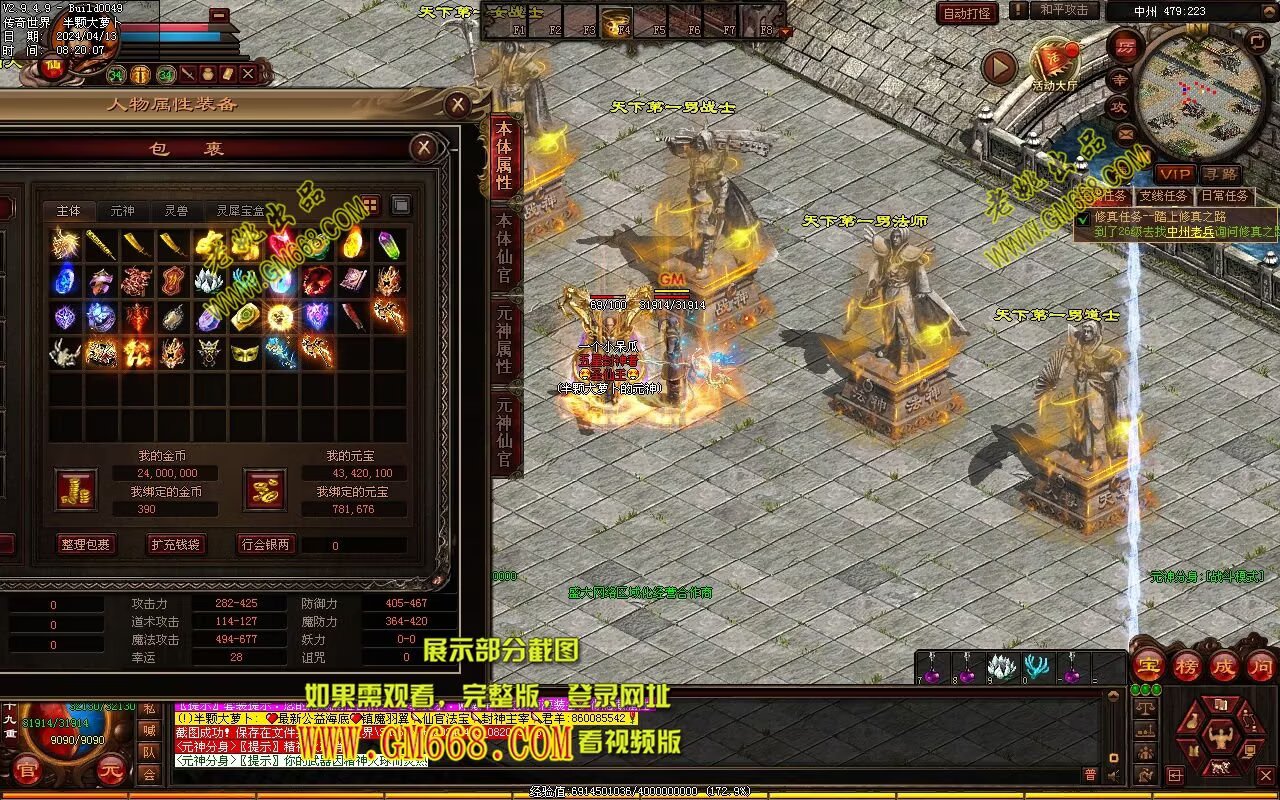Close the 包裹 bag window
This screenshot has height=800, width=1280.
[424, 149]
